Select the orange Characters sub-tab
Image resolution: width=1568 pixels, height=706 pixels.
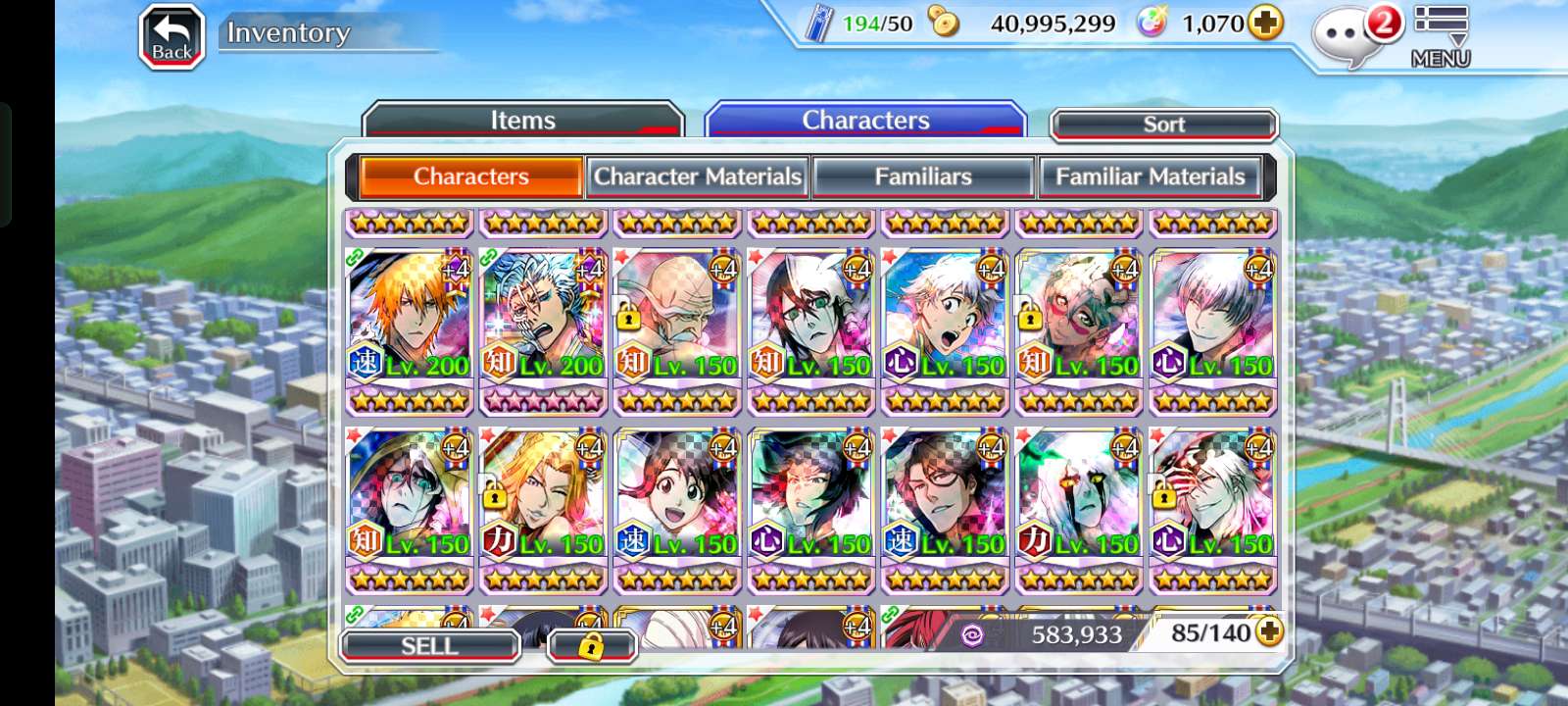(471, 176)
